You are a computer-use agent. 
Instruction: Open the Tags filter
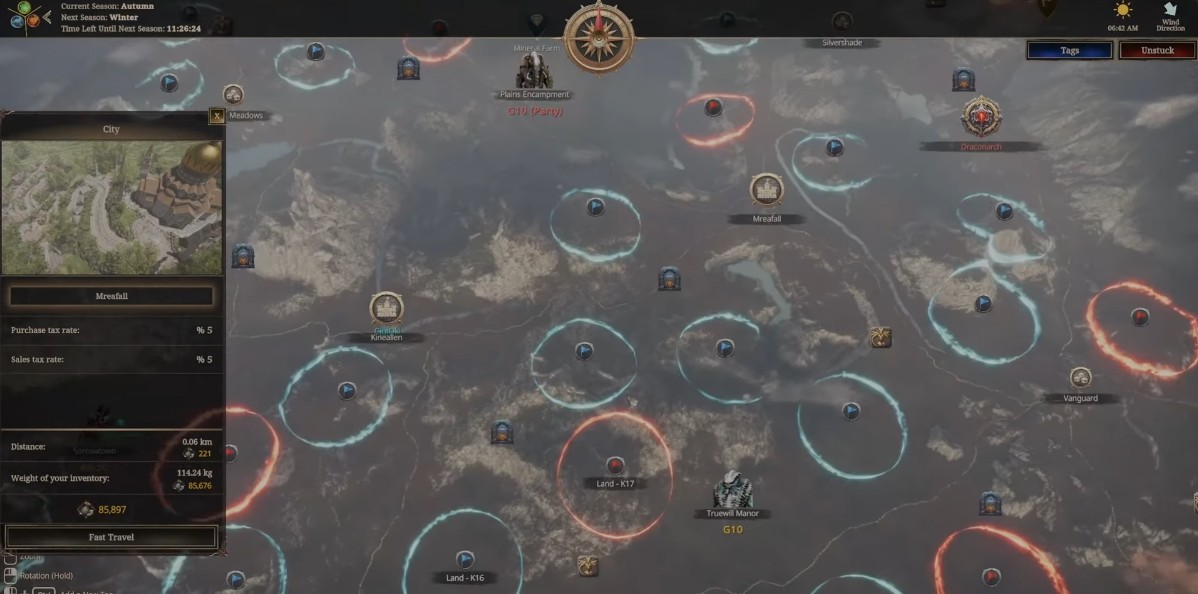click(x=1069, y=50)
